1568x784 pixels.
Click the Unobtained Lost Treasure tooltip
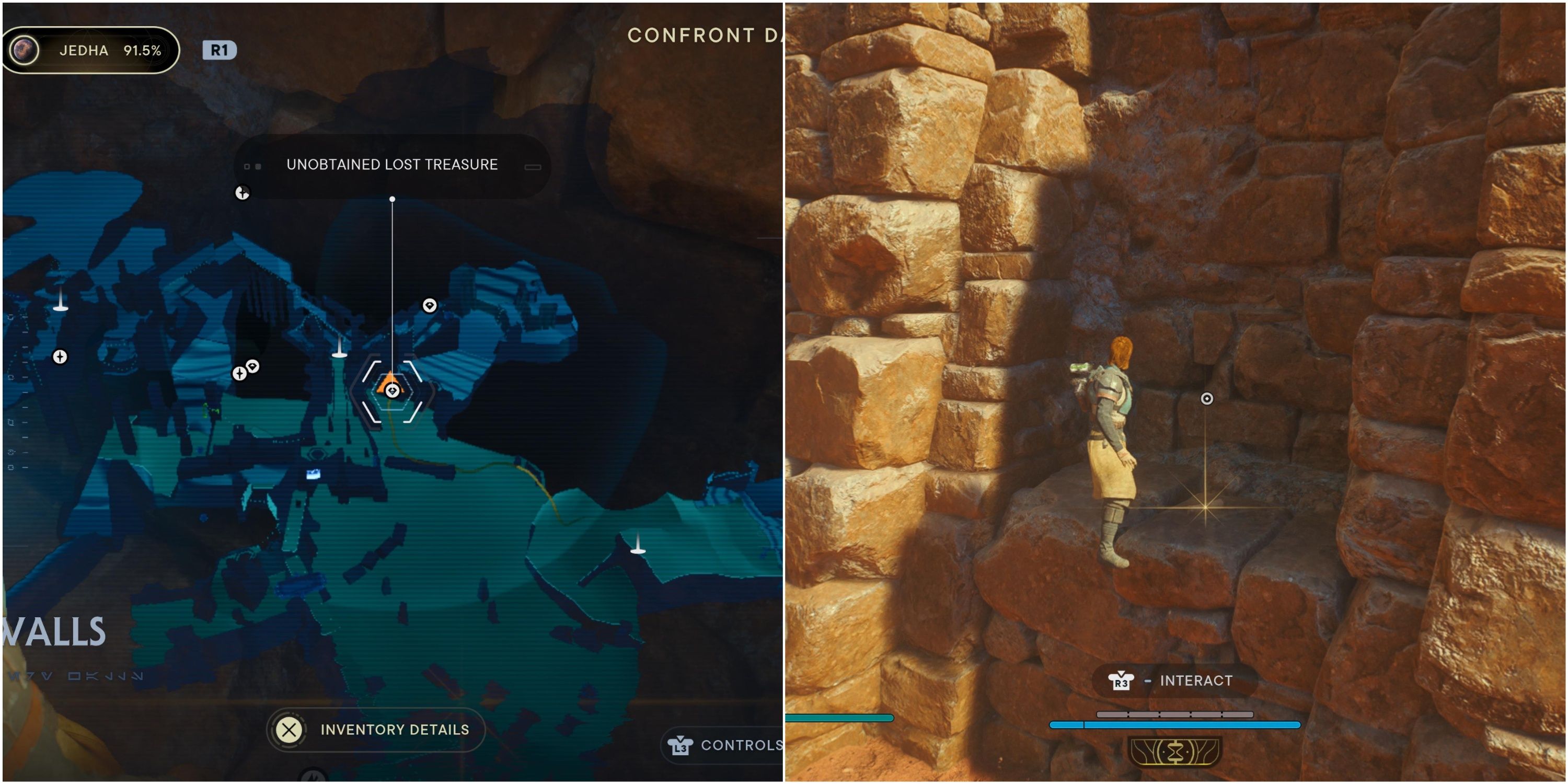(392, 164)
